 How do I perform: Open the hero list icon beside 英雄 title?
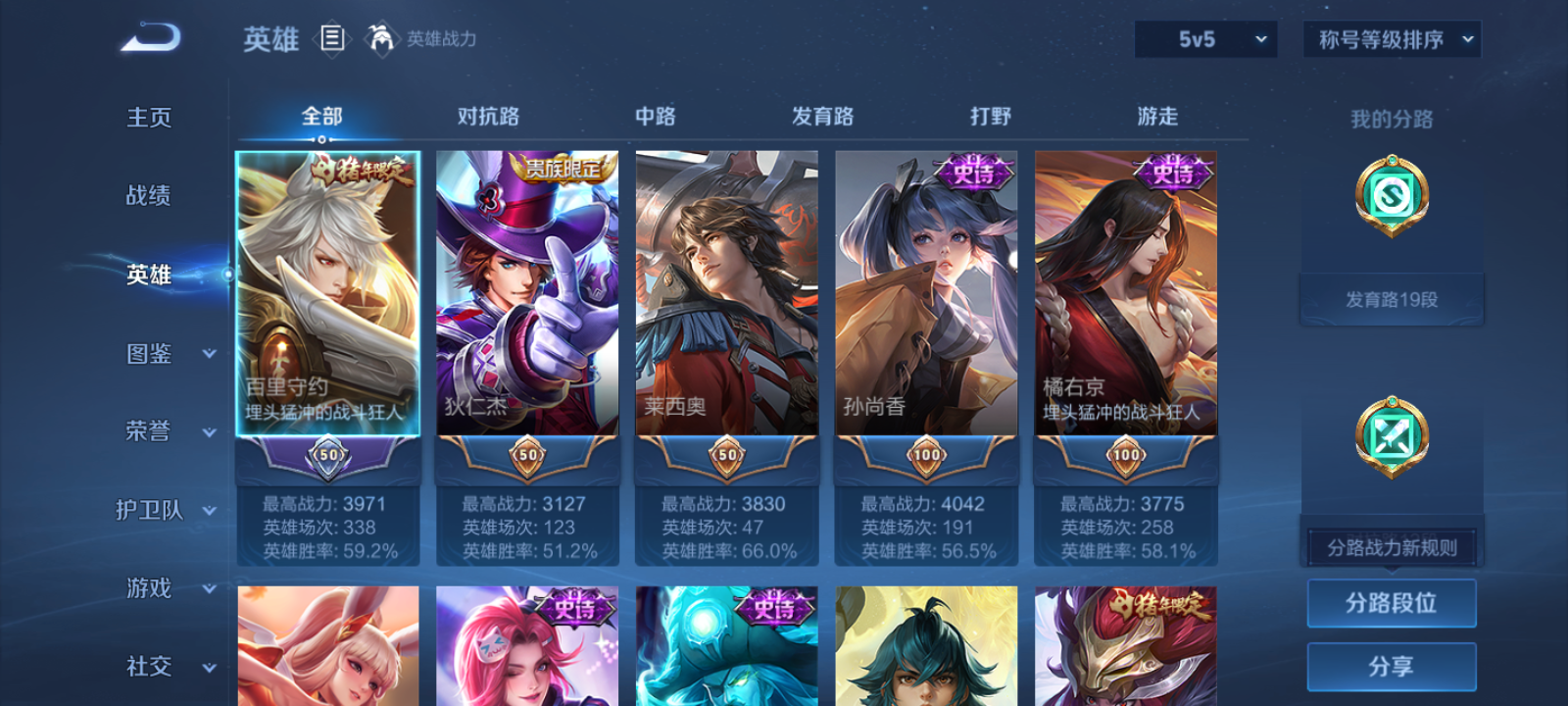coord(330,38)
